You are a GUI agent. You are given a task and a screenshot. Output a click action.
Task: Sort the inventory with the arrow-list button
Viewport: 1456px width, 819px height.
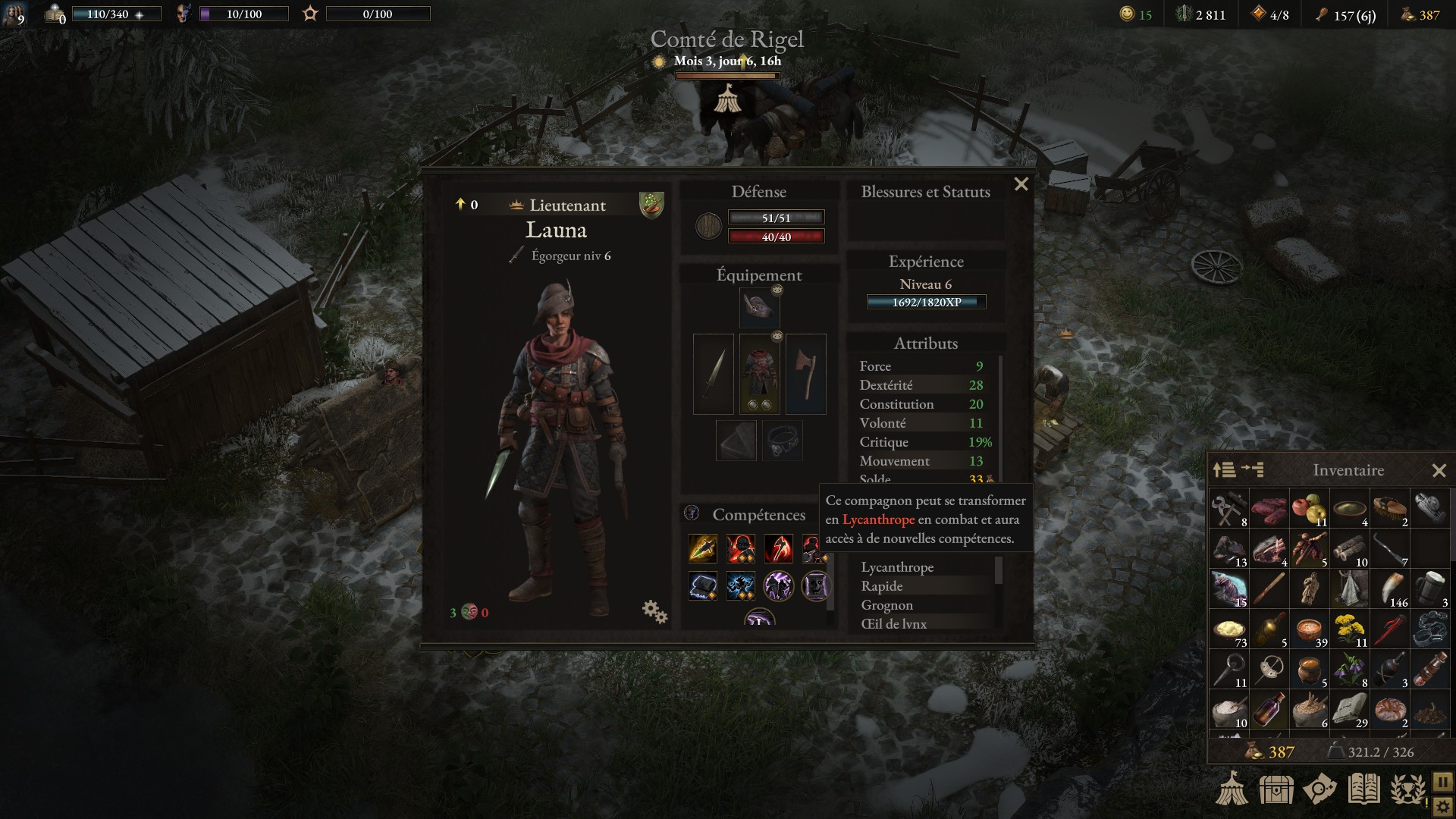[x=1224, y=470]
